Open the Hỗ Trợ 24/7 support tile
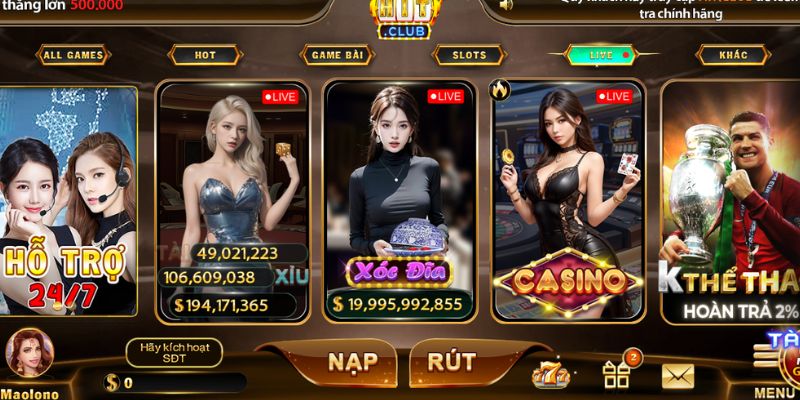This screenshot has width=800, height=400. 68,200
